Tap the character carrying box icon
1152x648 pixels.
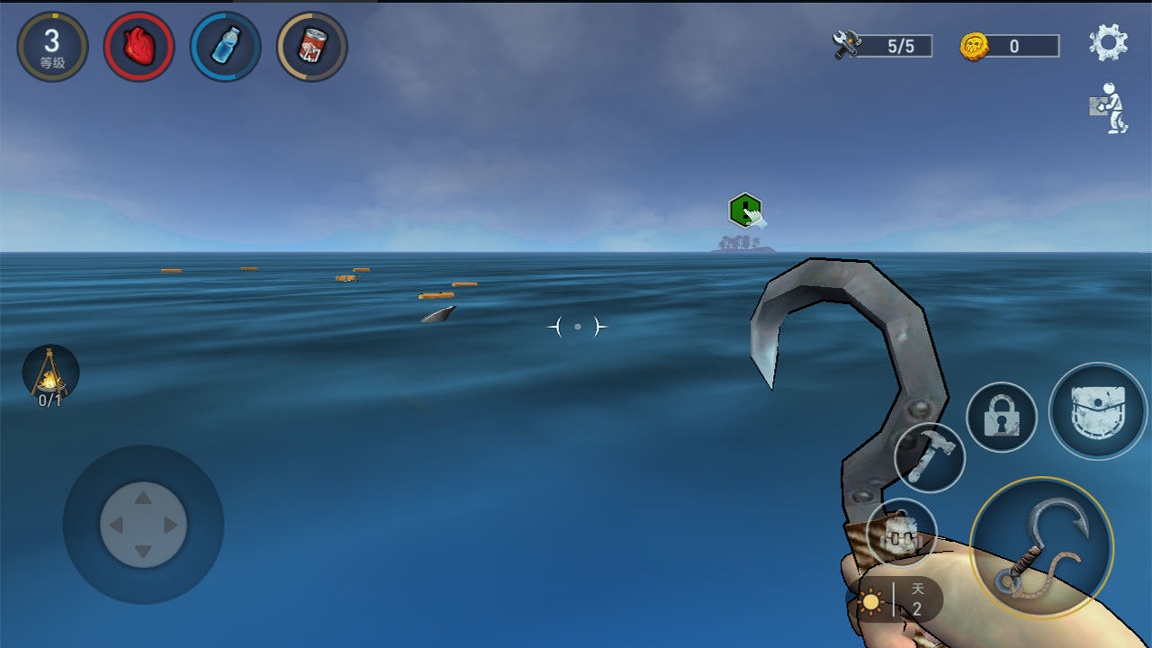tap(1109, 108)
